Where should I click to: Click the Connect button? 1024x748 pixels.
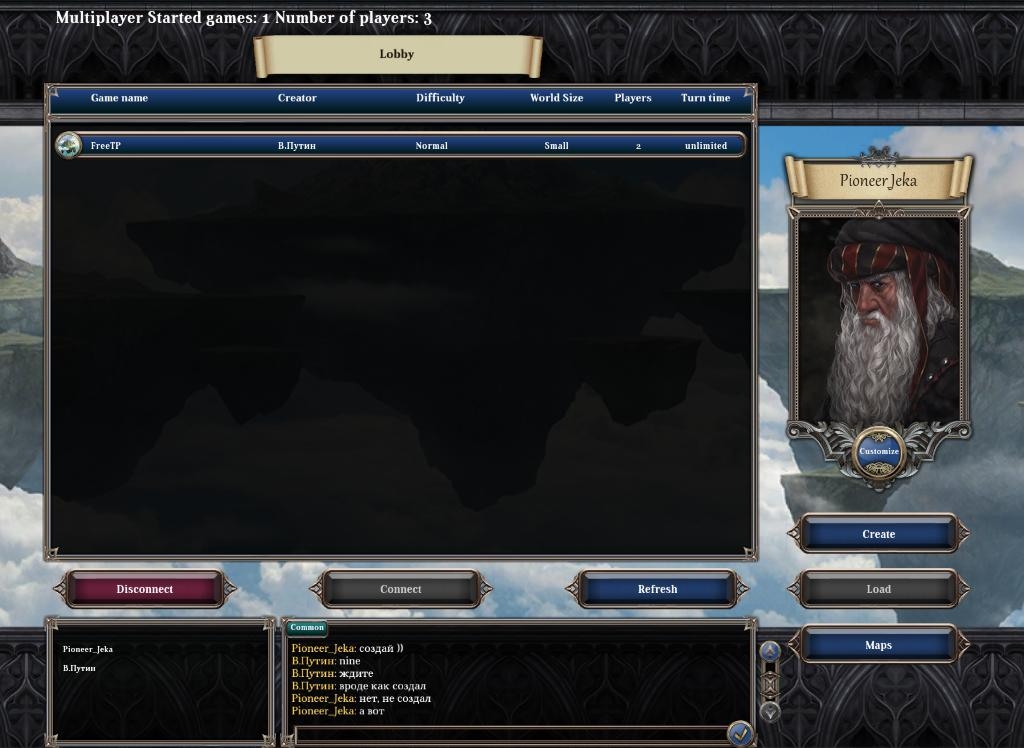tap(401, 589)
